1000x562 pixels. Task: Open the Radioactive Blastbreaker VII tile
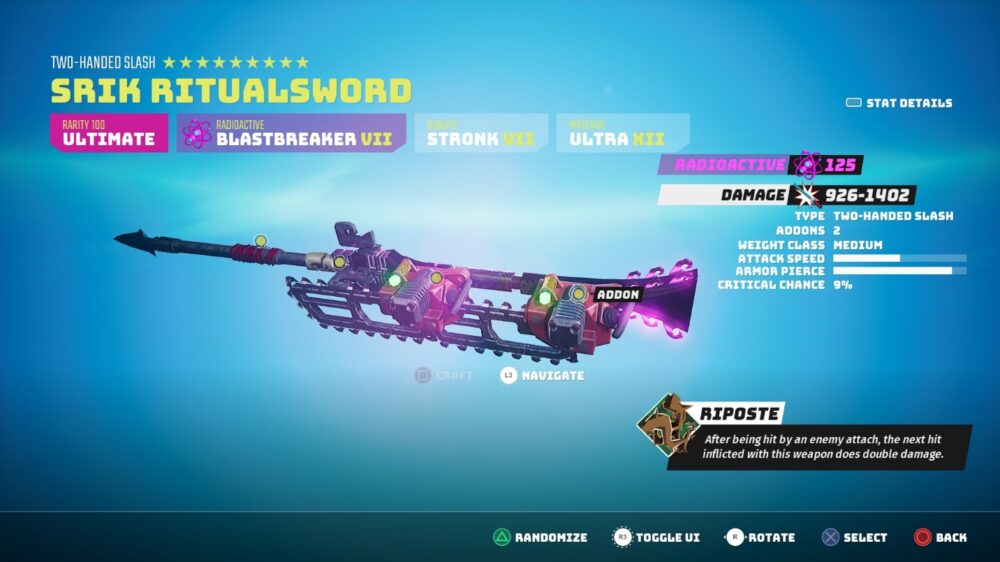point(291,133)
